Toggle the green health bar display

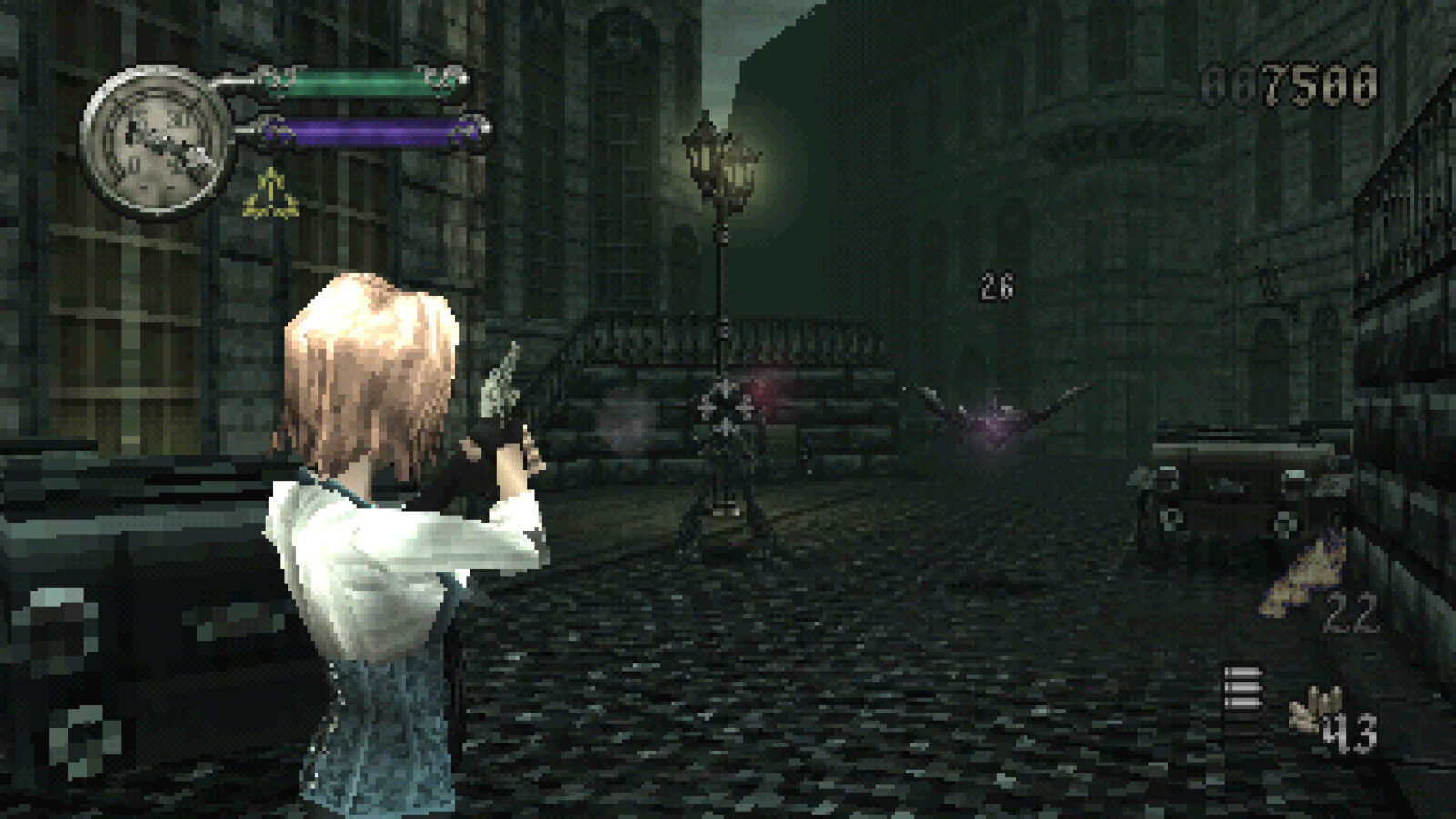tap(359, 82)
